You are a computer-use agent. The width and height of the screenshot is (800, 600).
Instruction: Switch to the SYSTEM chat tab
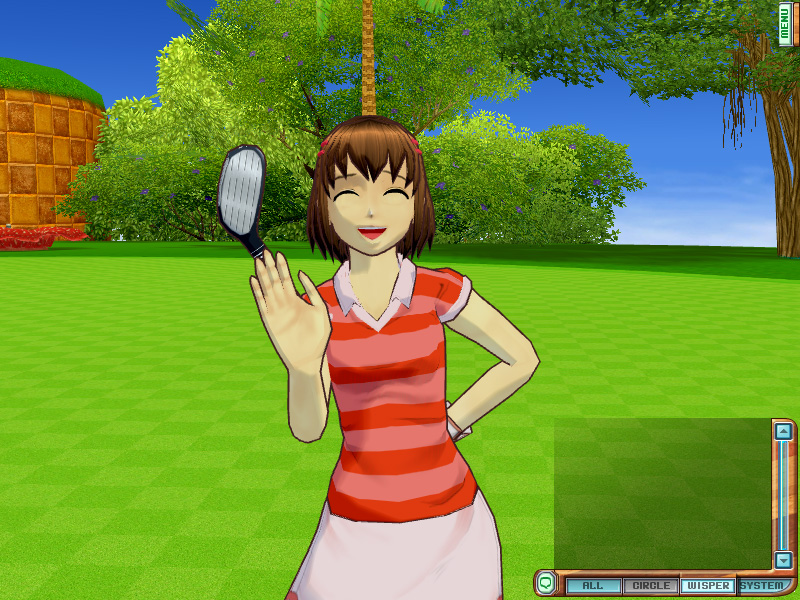(x=762, y=586)
